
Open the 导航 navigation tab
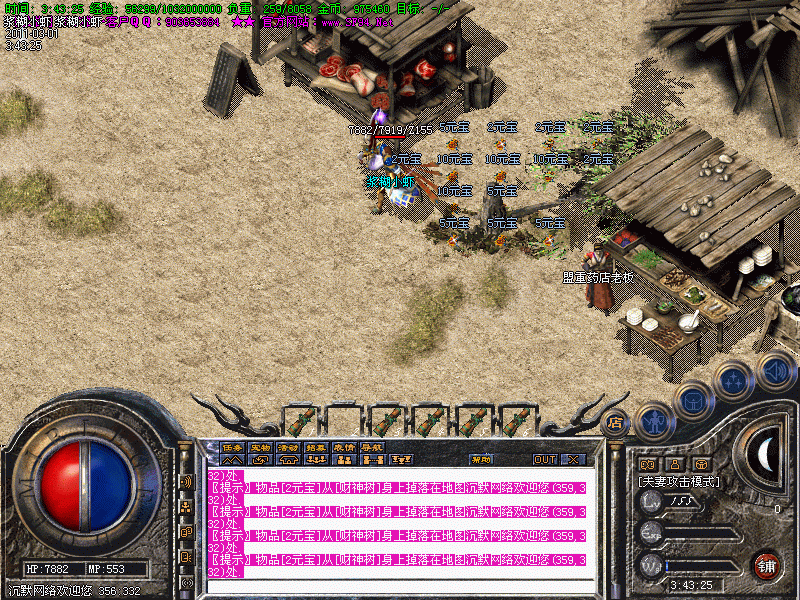(x=372, y=447)
